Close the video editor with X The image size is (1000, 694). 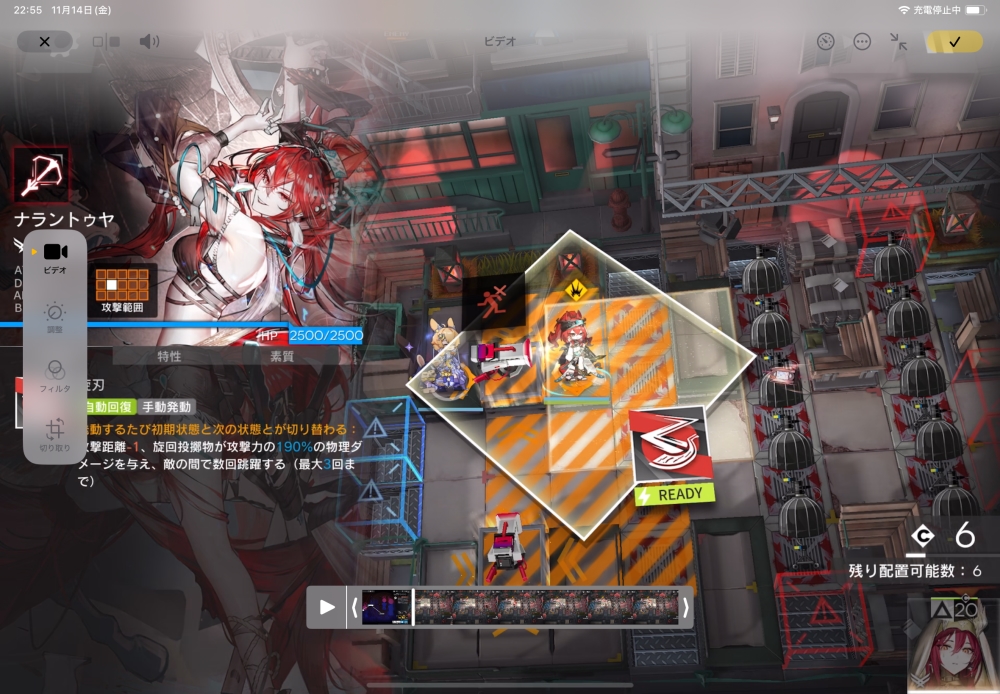pos(44,41)
